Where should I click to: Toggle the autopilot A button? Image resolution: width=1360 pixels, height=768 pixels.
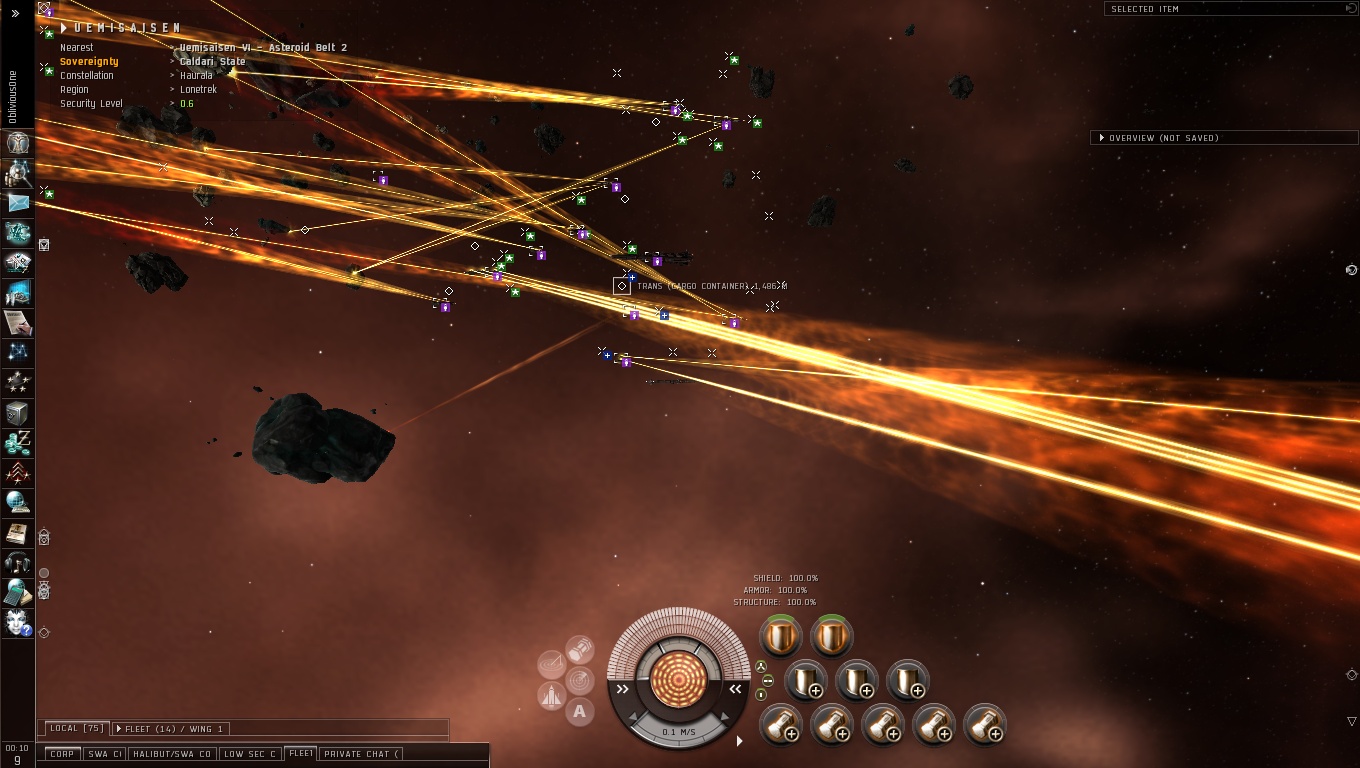click(580, 712)
